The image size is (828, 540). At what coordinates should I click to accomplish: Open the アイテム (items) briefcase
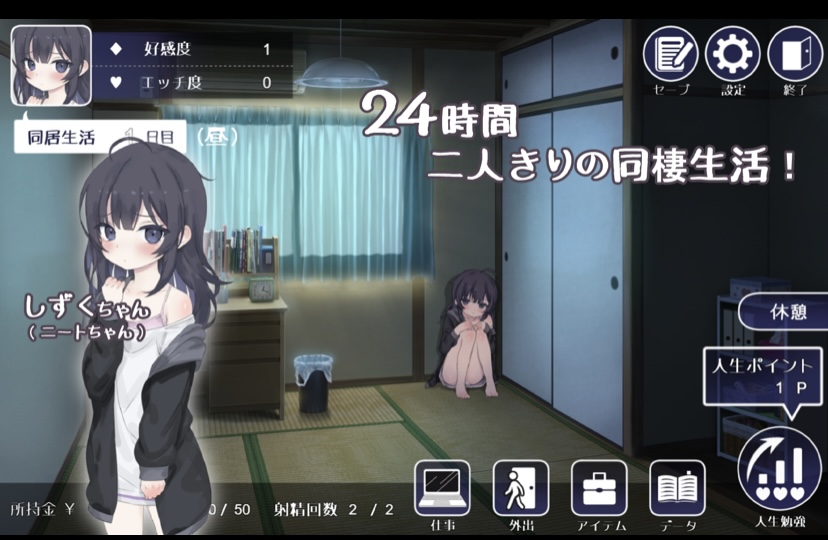(x=599, y=488)
